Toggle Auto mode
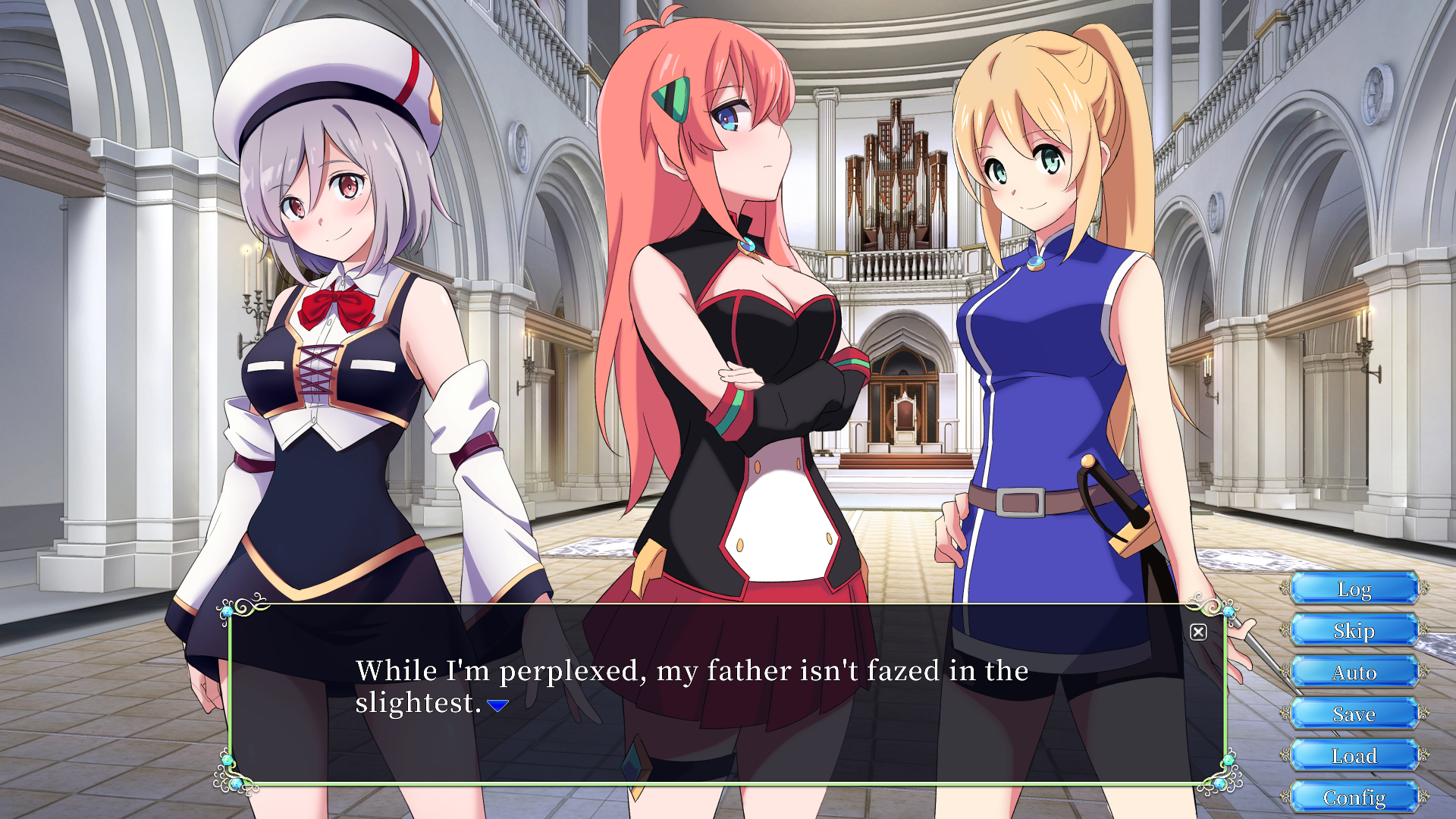Viewport: 1456px width, 819px height. pos(1354,673)
